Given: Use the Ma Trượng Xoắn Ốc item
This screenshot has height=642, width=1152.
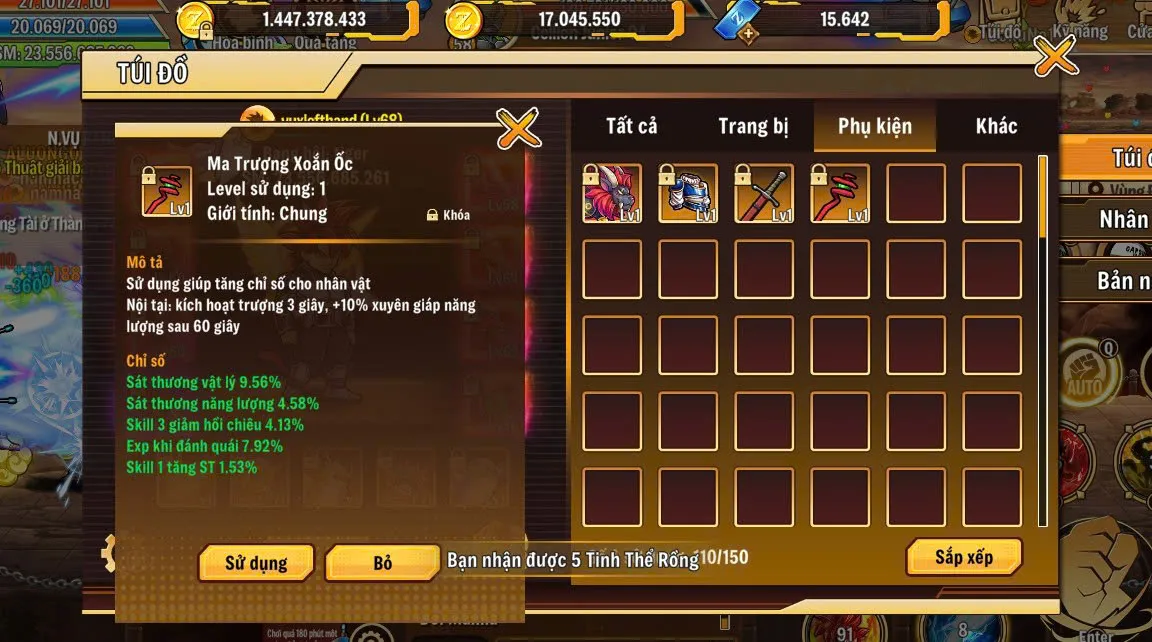Looking at the screenshot, I should pos(256,563).
